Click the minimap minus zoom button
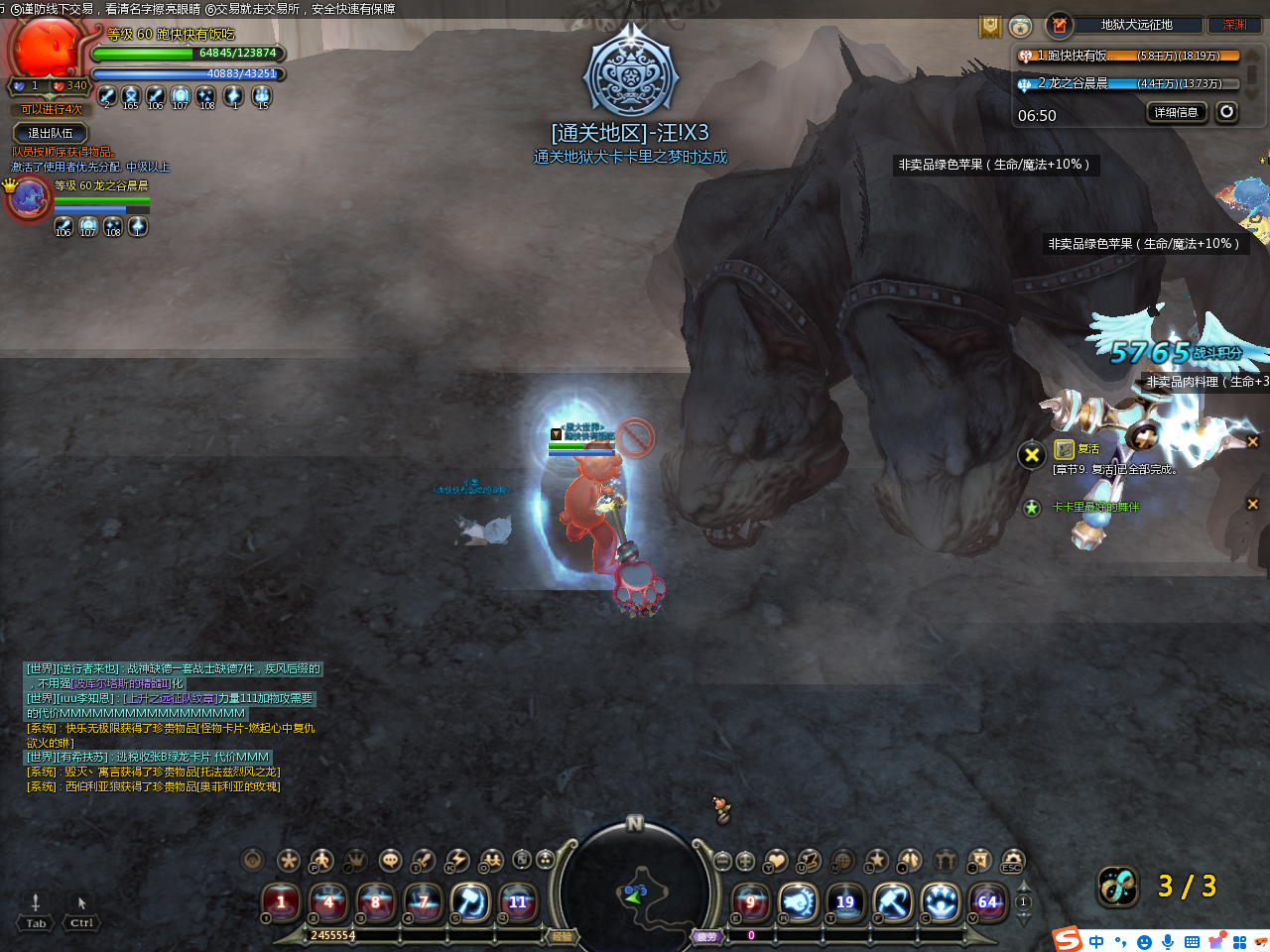Screen dimensions: 1270x952 (x=723, y=860)
